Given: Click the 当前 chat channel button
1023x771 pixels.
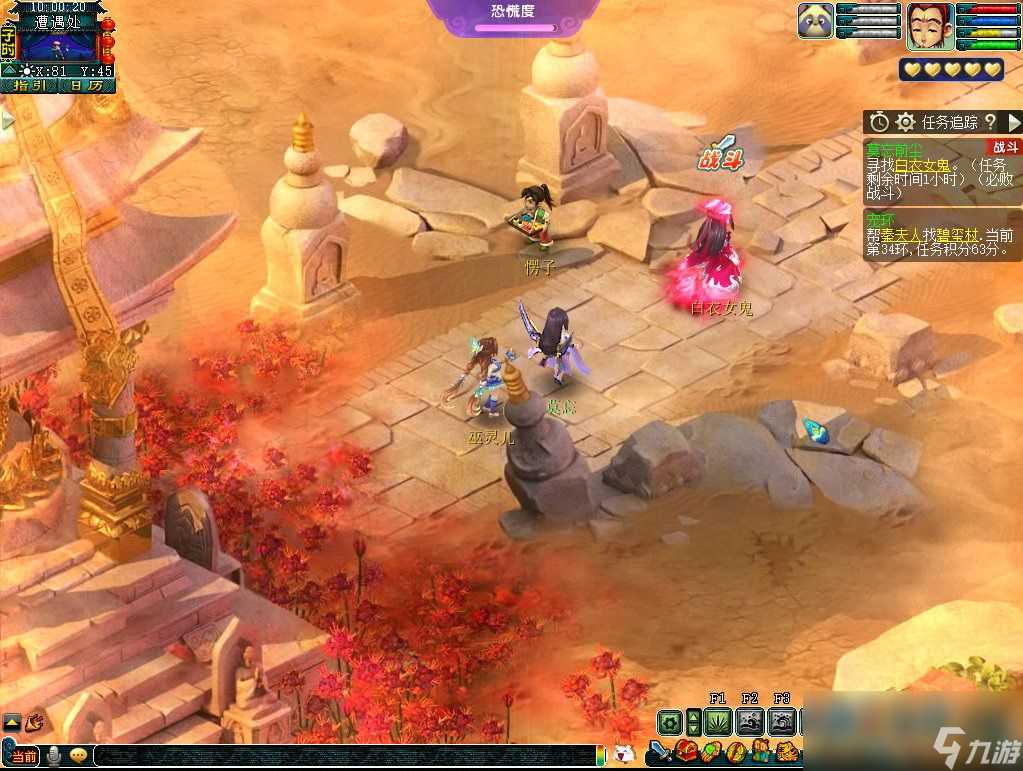Looking at the screenshot, I should coord(25,756).
